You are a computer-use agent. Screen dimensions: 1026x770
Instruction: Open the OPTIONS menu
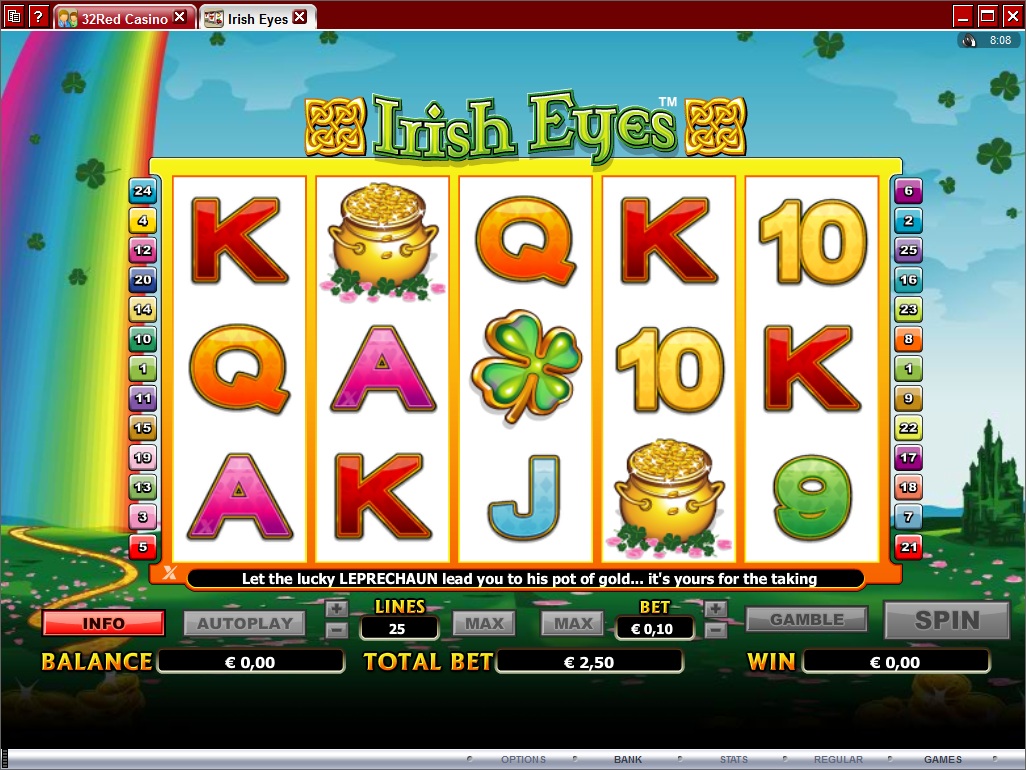coord(523,760)
